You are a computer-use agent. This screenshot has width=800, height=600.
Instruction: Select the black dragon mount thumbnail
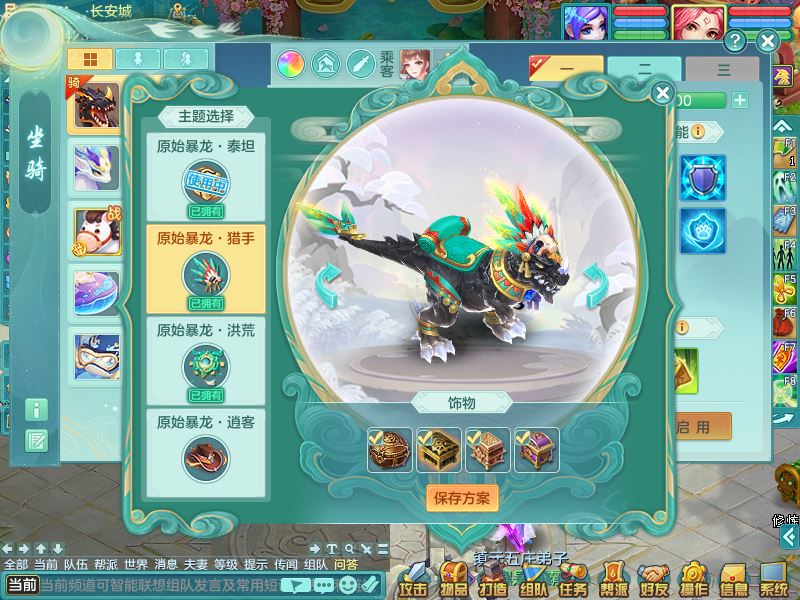(x=96, y=106)
